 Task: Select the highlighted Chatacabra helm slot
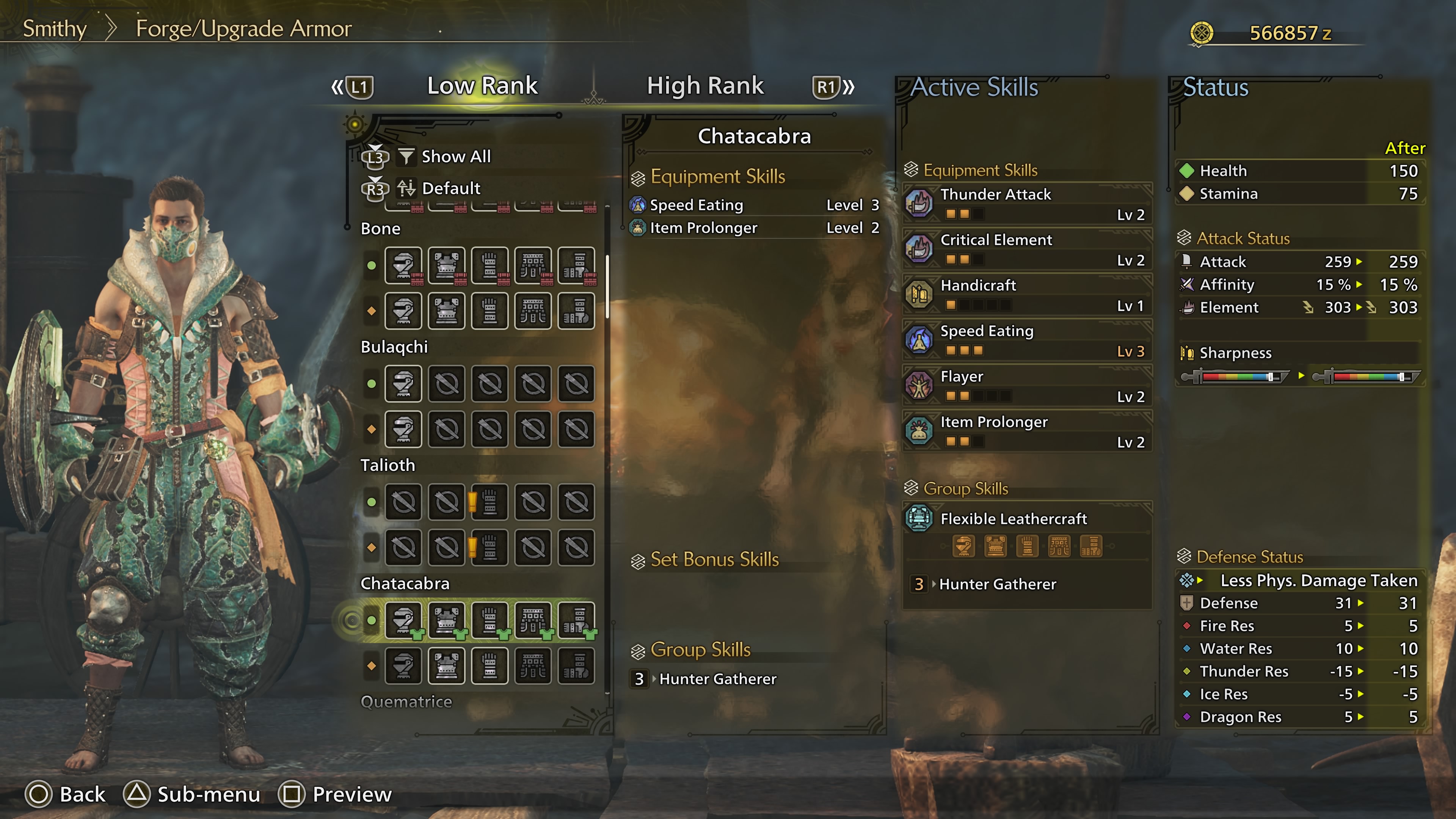pyautogui.click(x=403, y=621)
